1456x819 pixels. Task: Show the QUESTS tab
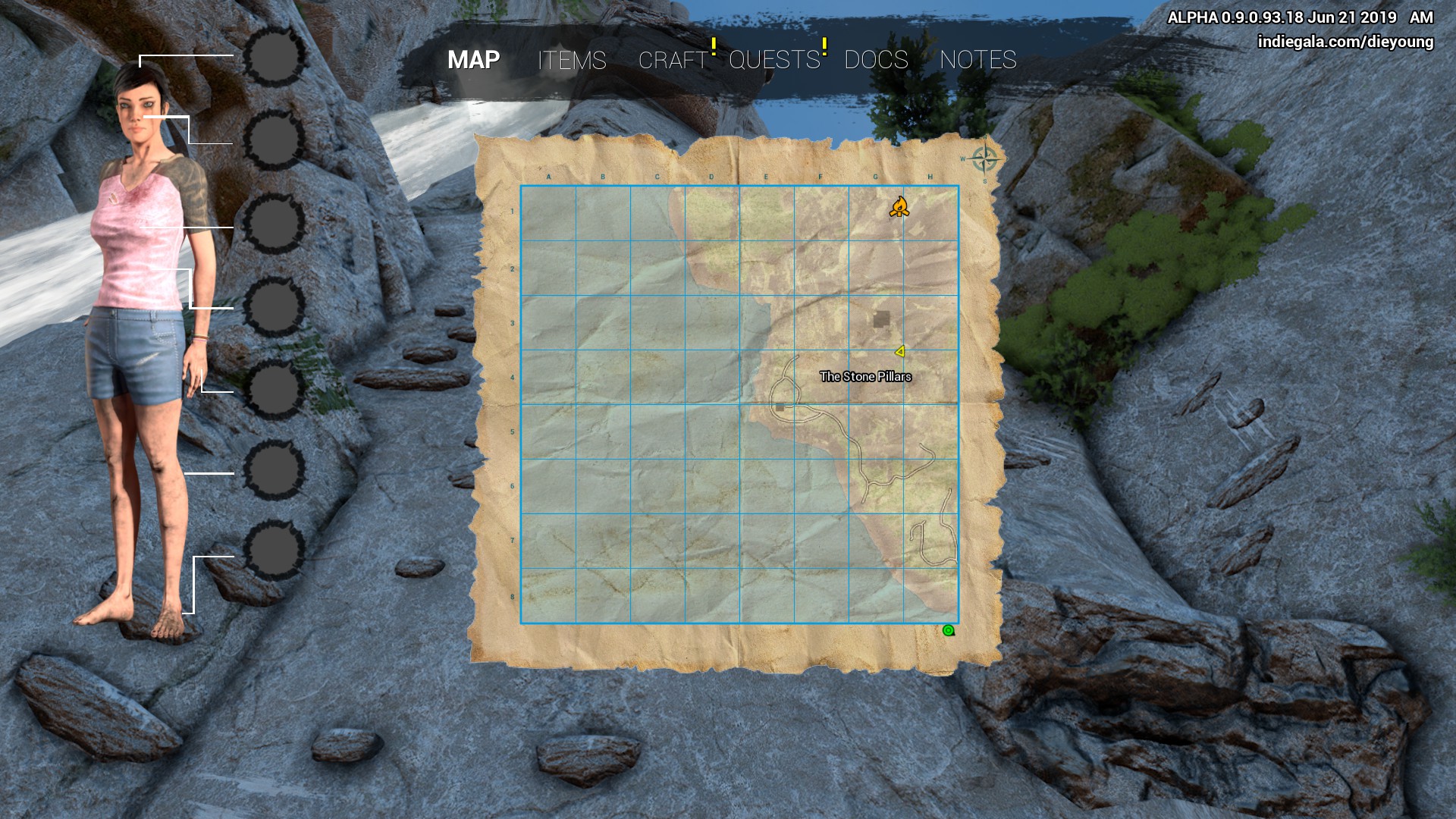(x=774, y=60)
